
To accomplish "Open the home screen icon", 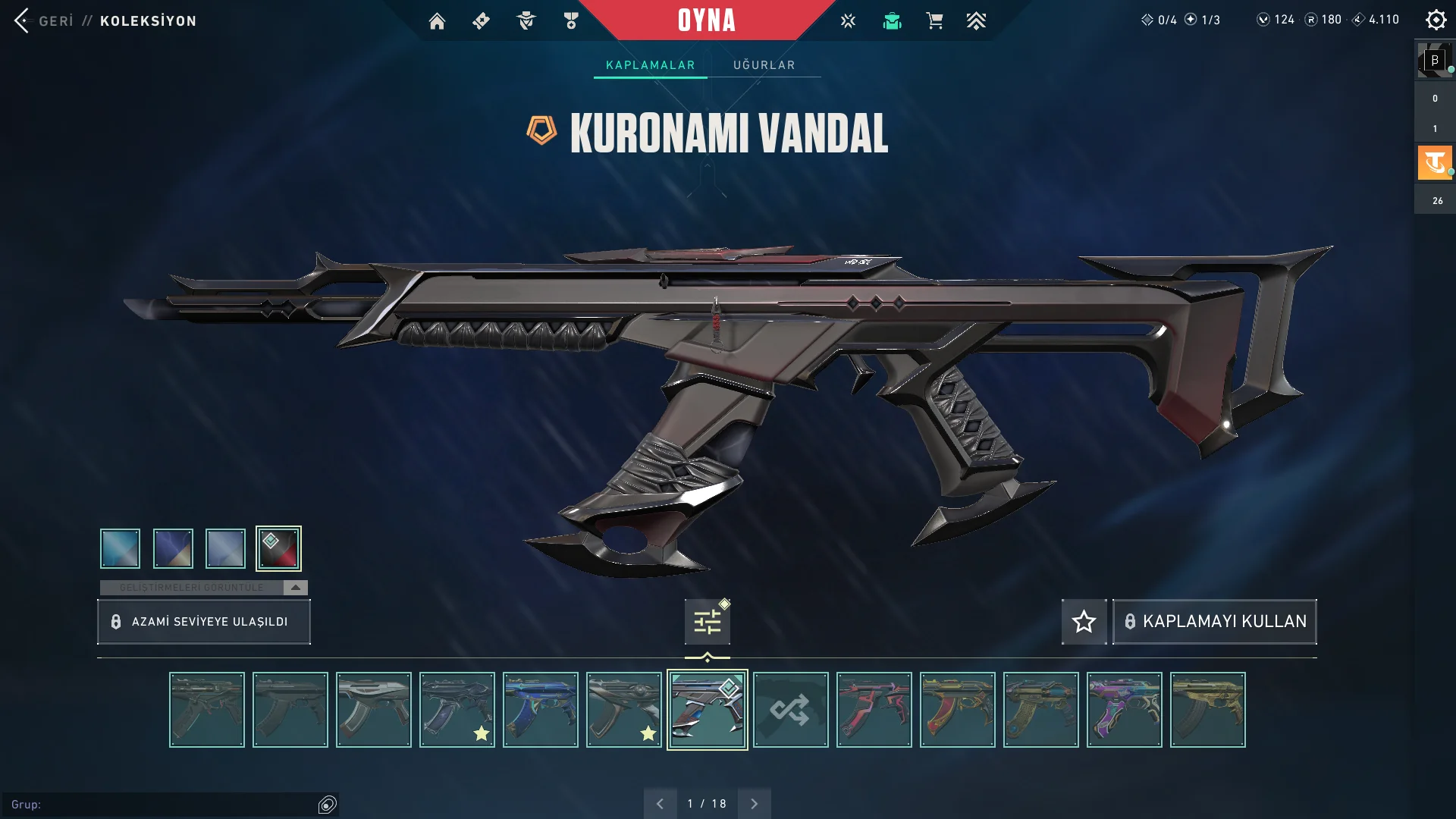I will tap(437, 21).
